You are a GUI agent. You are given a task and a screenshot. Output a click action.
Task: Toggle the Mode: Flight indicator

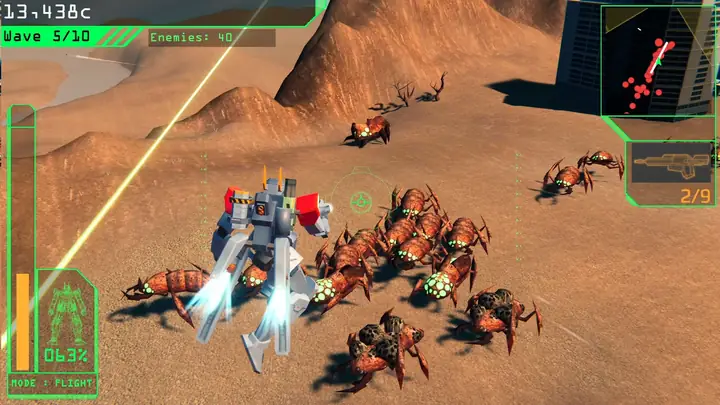click(51, 383)
